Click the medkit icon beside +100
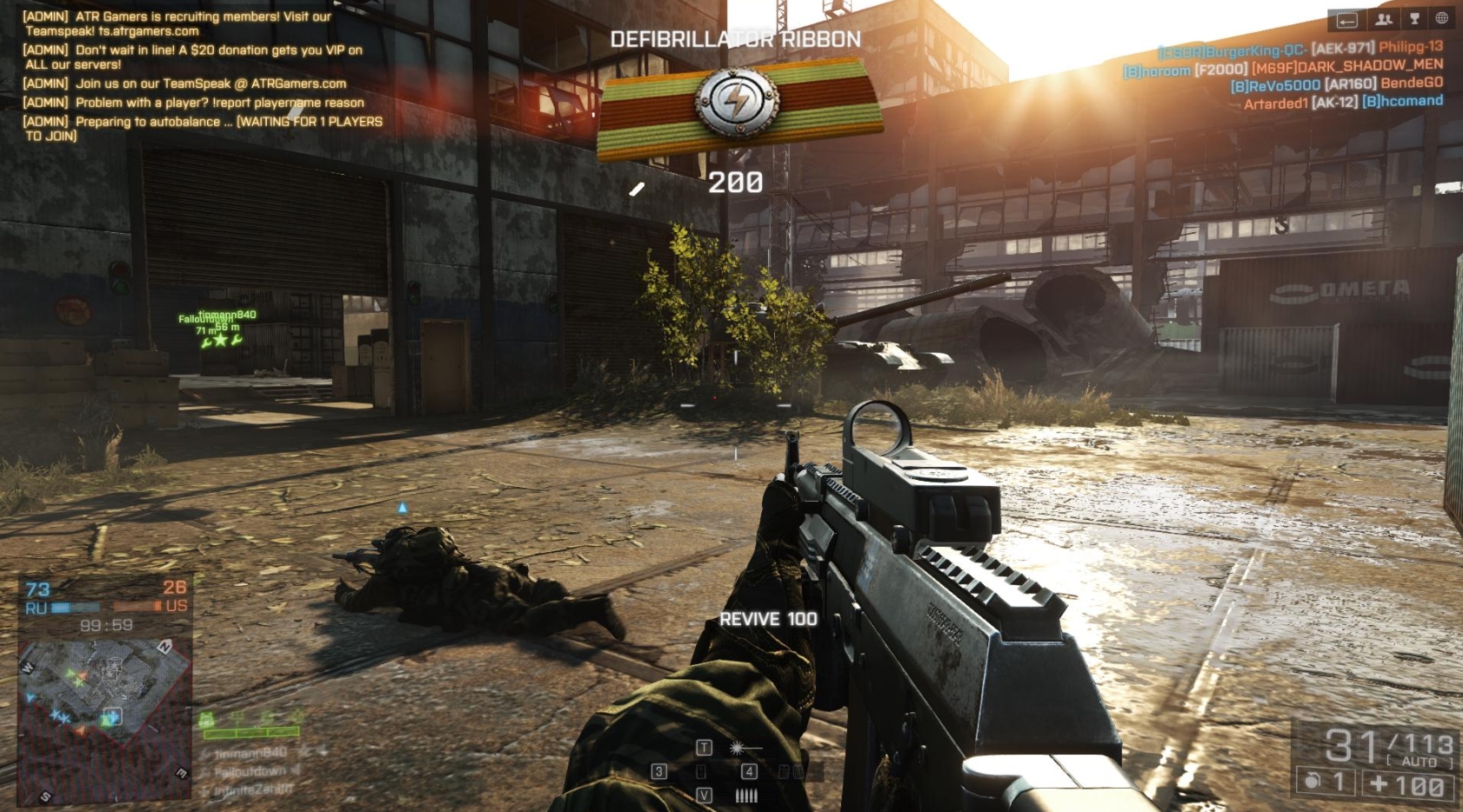 pos(1379,782)
